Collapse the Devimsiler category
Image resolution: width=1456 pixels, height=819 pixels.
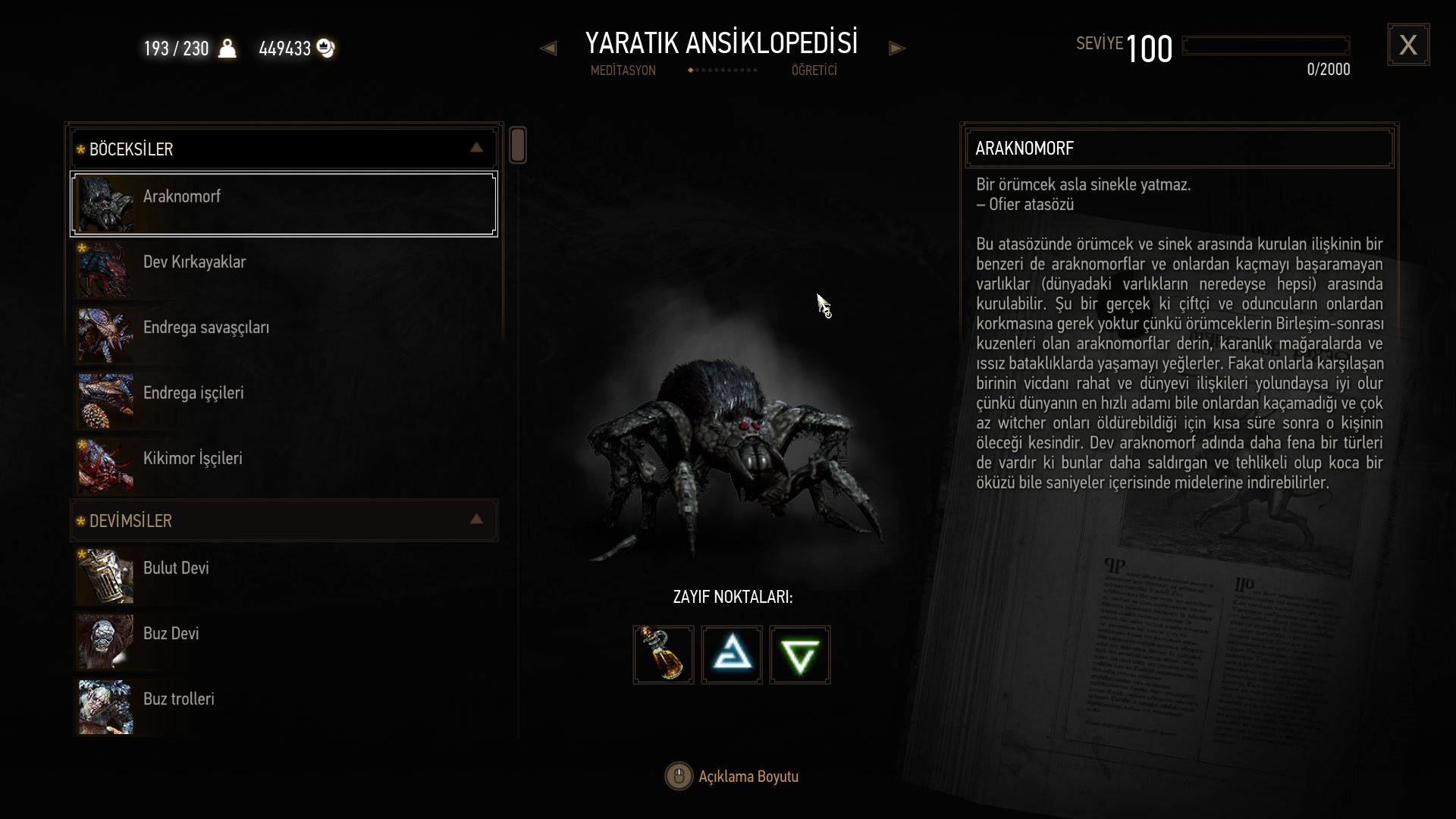tap(476, 519)
